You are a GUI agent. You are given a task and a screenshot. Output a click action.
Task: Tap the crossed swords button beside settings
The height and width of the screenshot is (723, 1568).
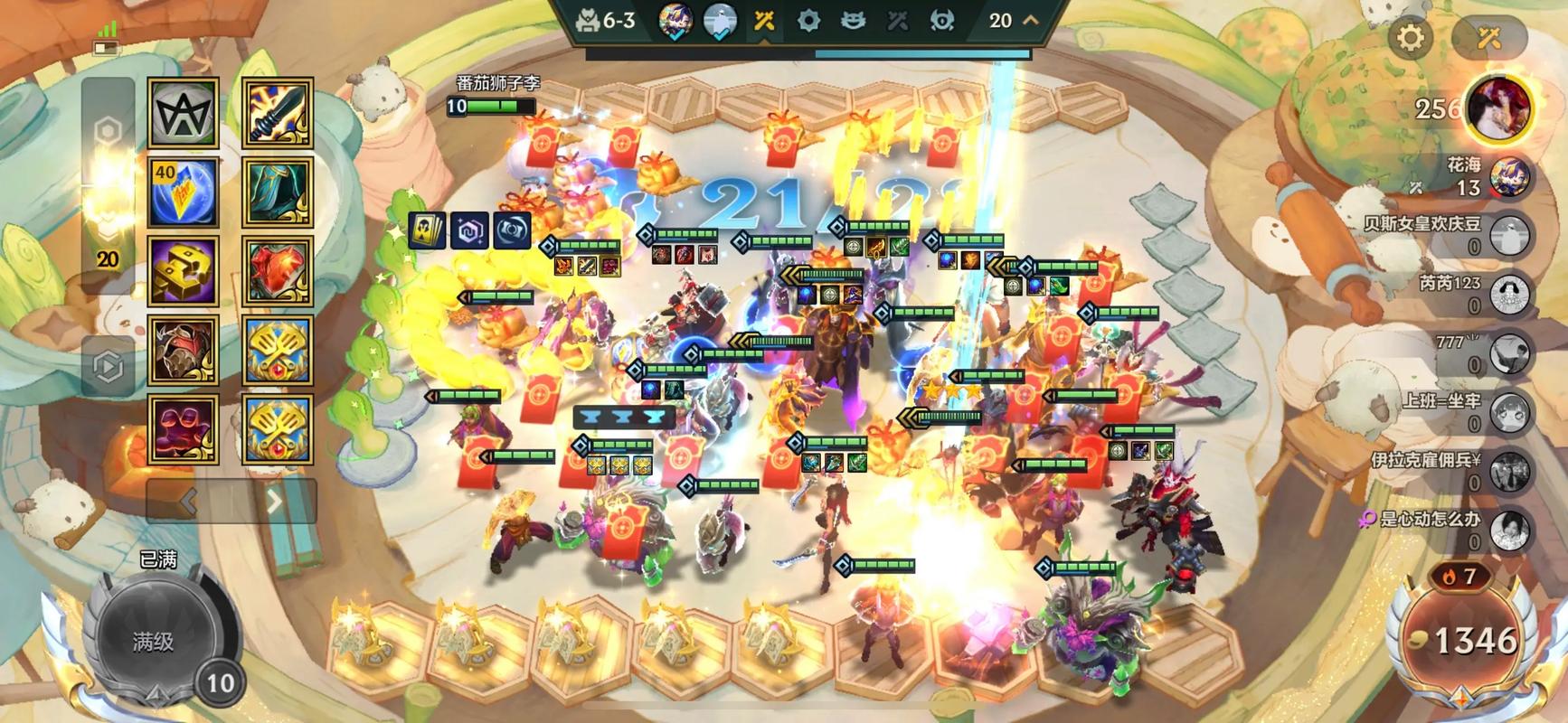click(1488, 38)
